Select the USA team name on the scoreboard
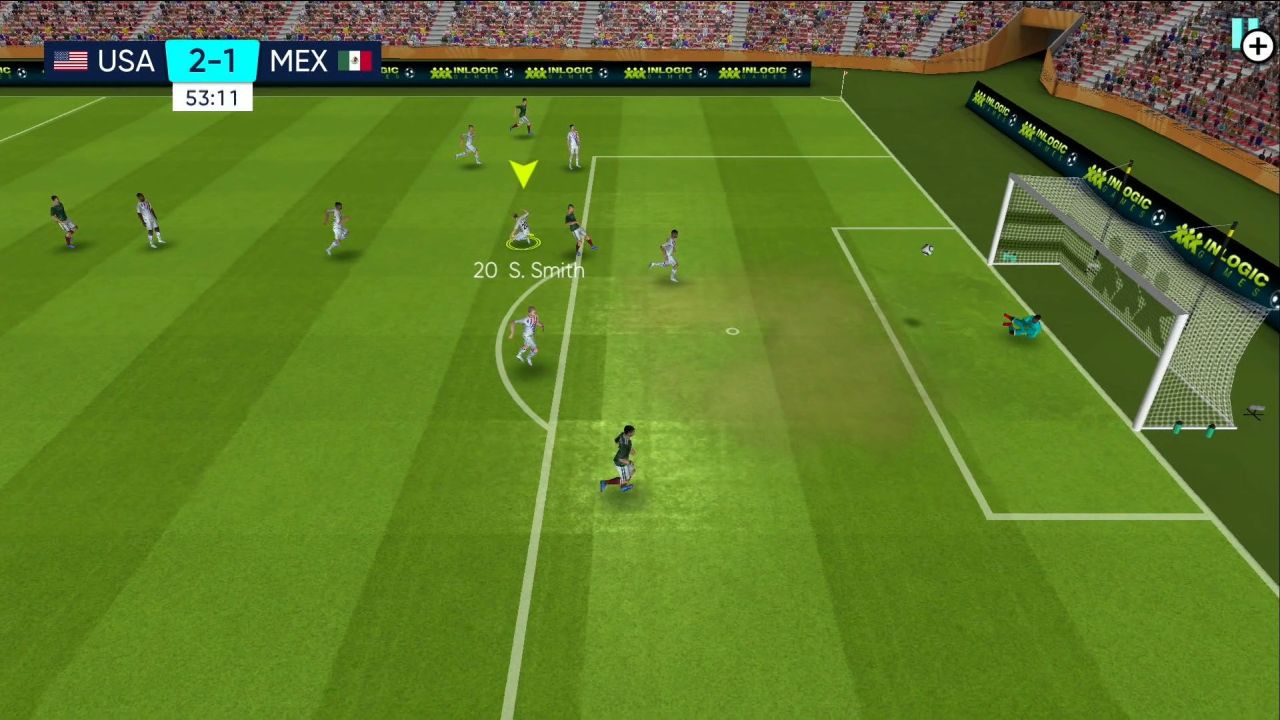The width and height of the screenshot is (1280, 720). click(124, 61)
